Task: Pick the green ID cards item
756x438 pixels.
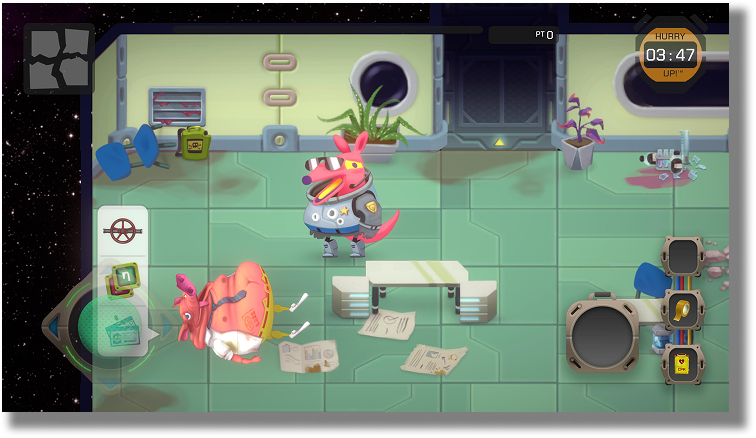Action: [x=124, y=326]
